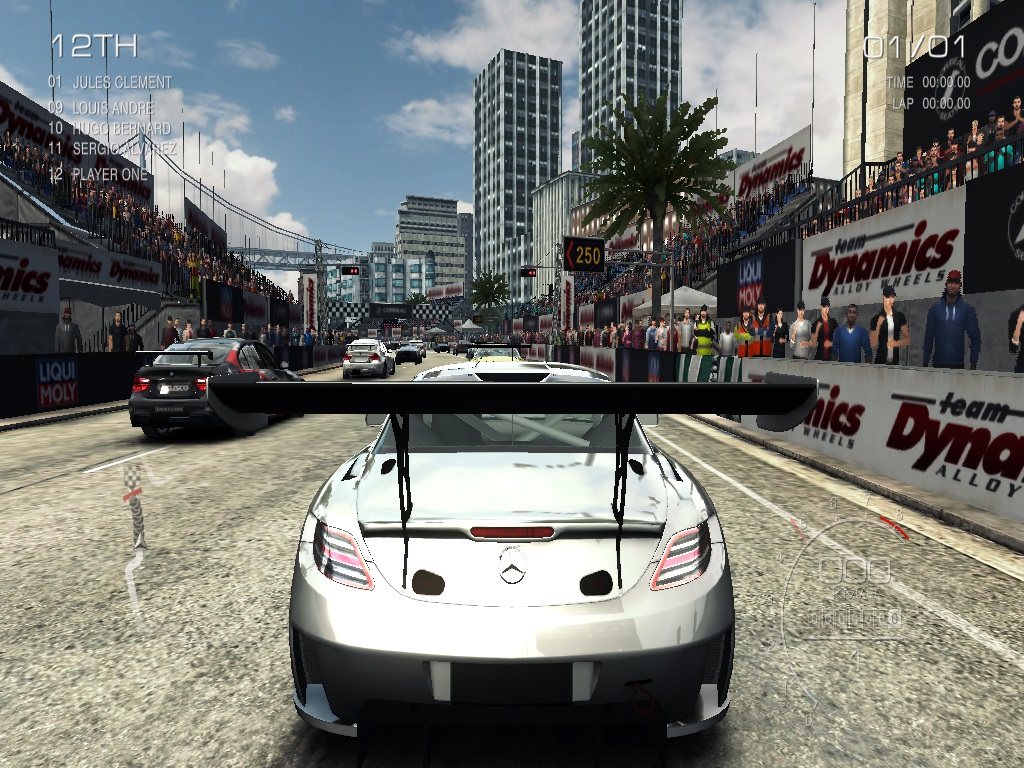Select Jules Clement in the standings list
Image resolution: width=1024 pixels, height=768 pixels.
(x=110, y=82)
